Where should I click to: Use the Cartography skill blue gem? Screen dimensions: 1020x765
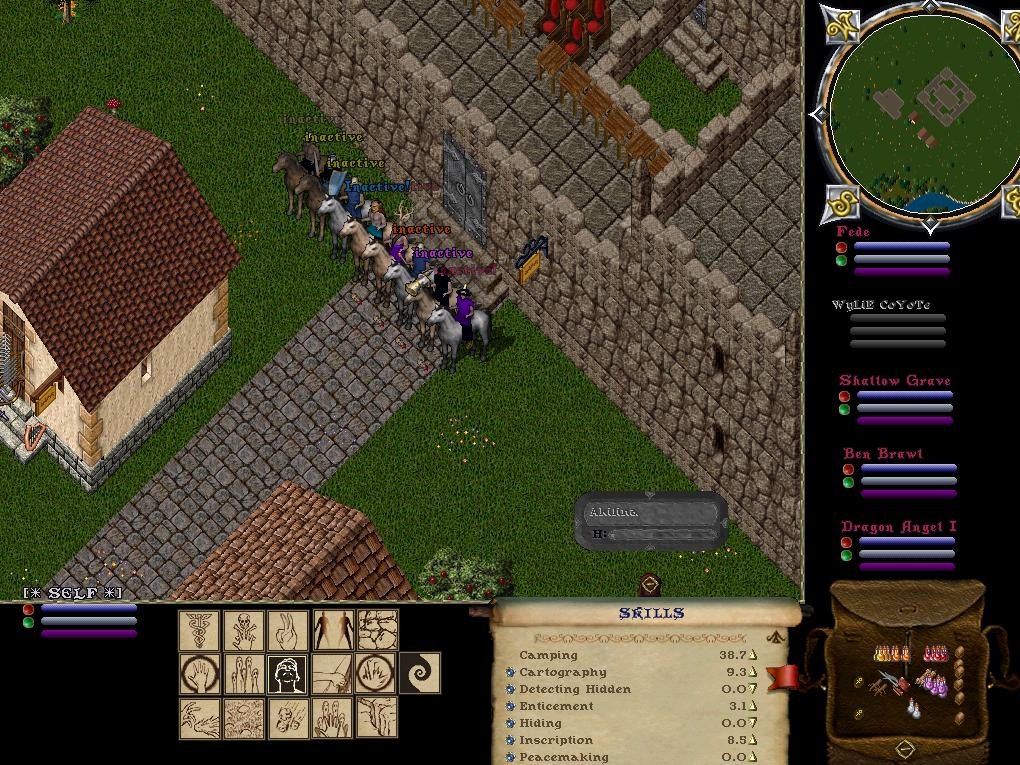(511, 672)
